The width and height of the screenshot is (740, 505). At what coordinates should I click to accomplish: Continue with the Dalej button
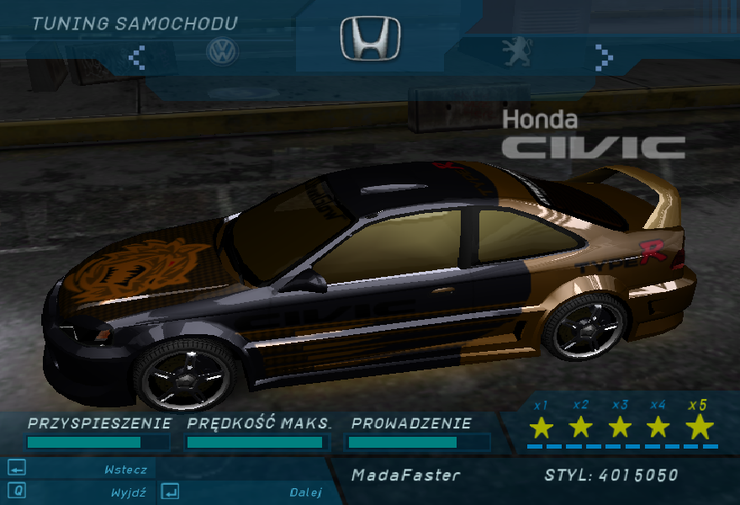[x=305, y=492]
